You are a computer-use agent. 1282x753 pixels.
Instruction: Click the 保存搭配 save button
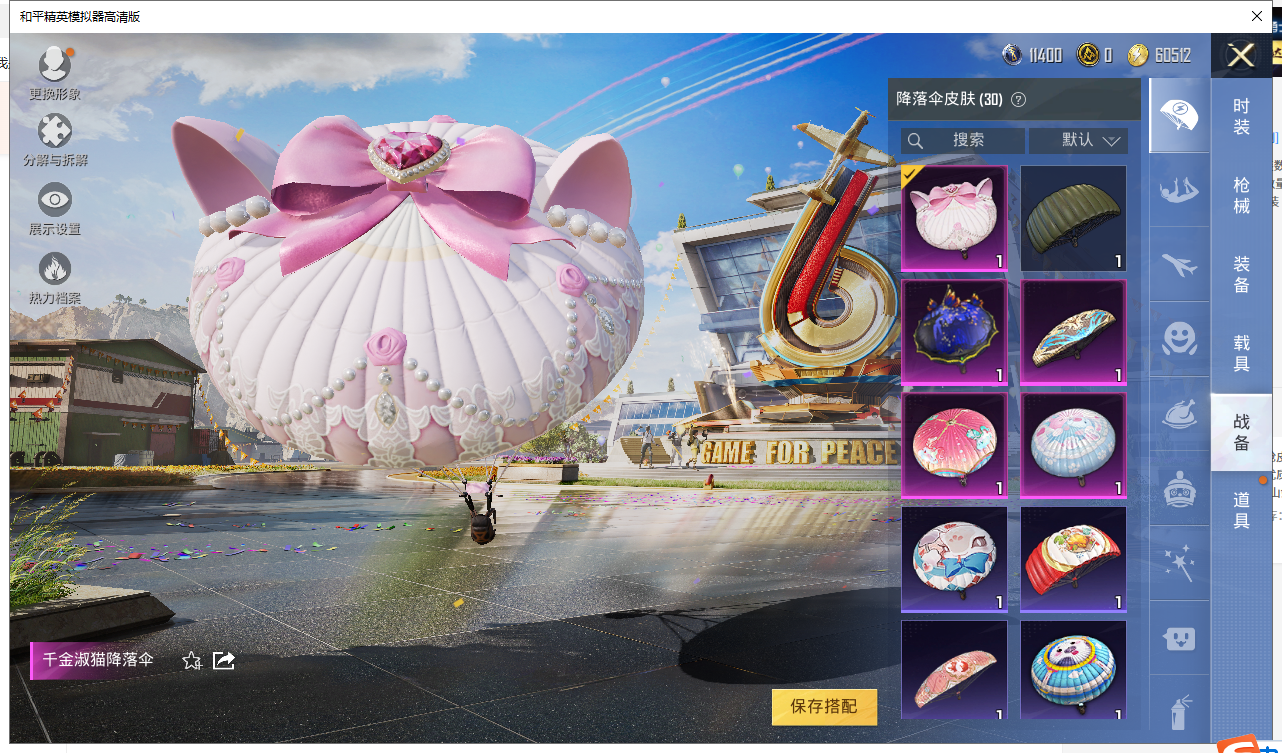(824, 707)
